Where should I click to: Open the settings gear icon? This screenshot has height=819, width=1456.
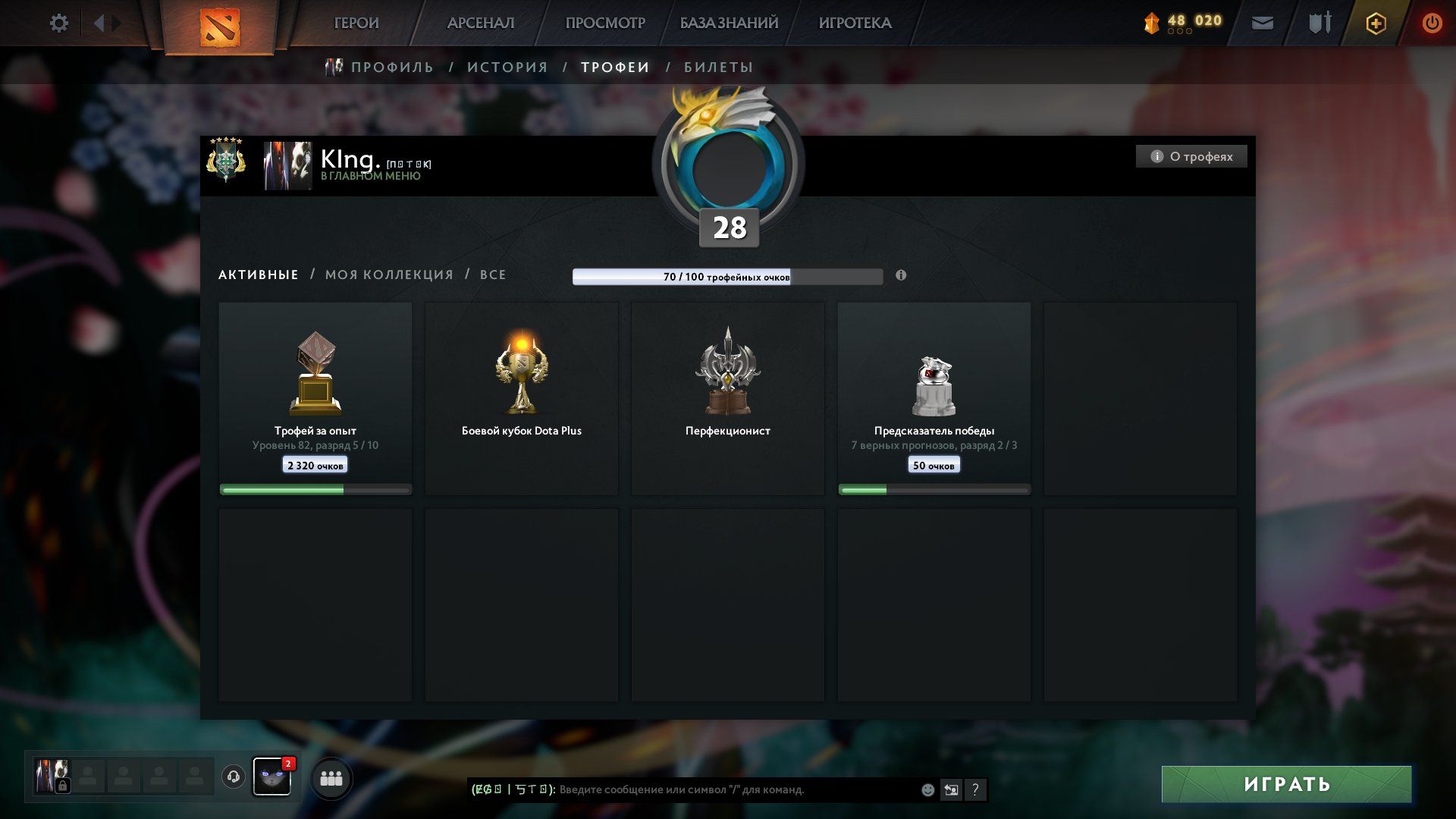[x=58, y=24]
